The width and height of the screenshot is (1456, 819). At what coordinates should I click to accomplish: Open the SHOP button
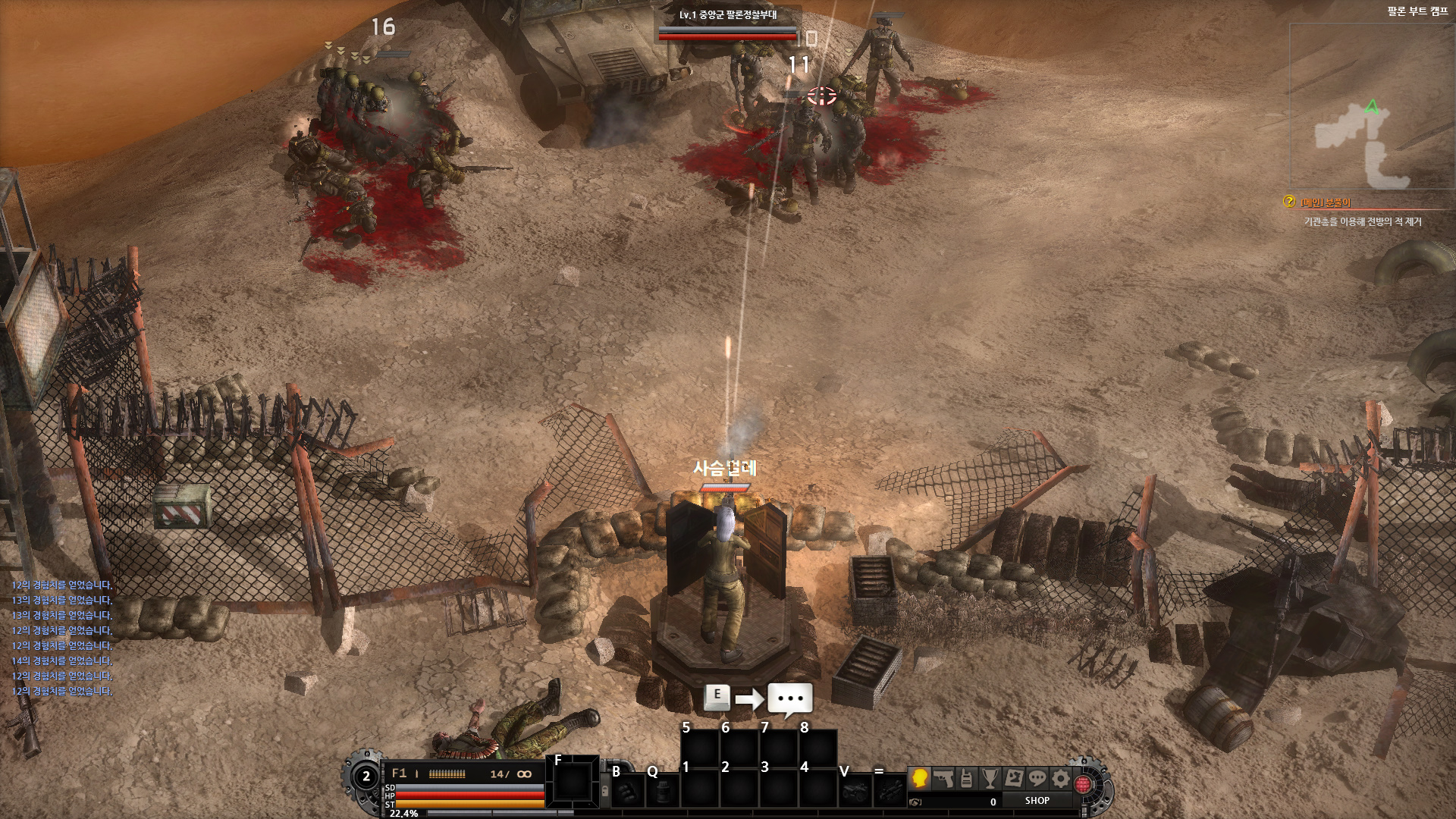point(1037,801)
